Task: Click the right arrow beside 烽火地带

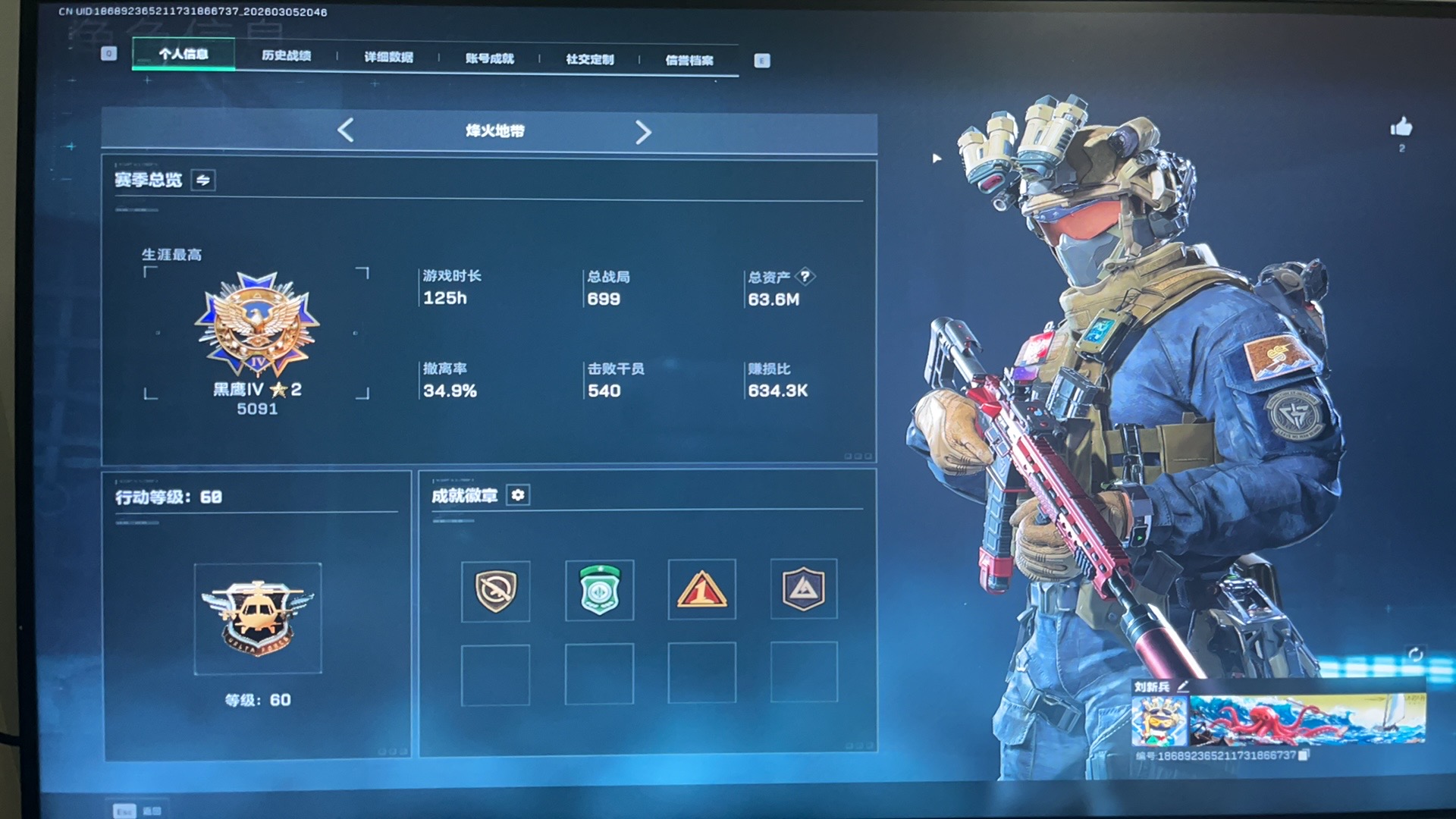Action: 643,133
